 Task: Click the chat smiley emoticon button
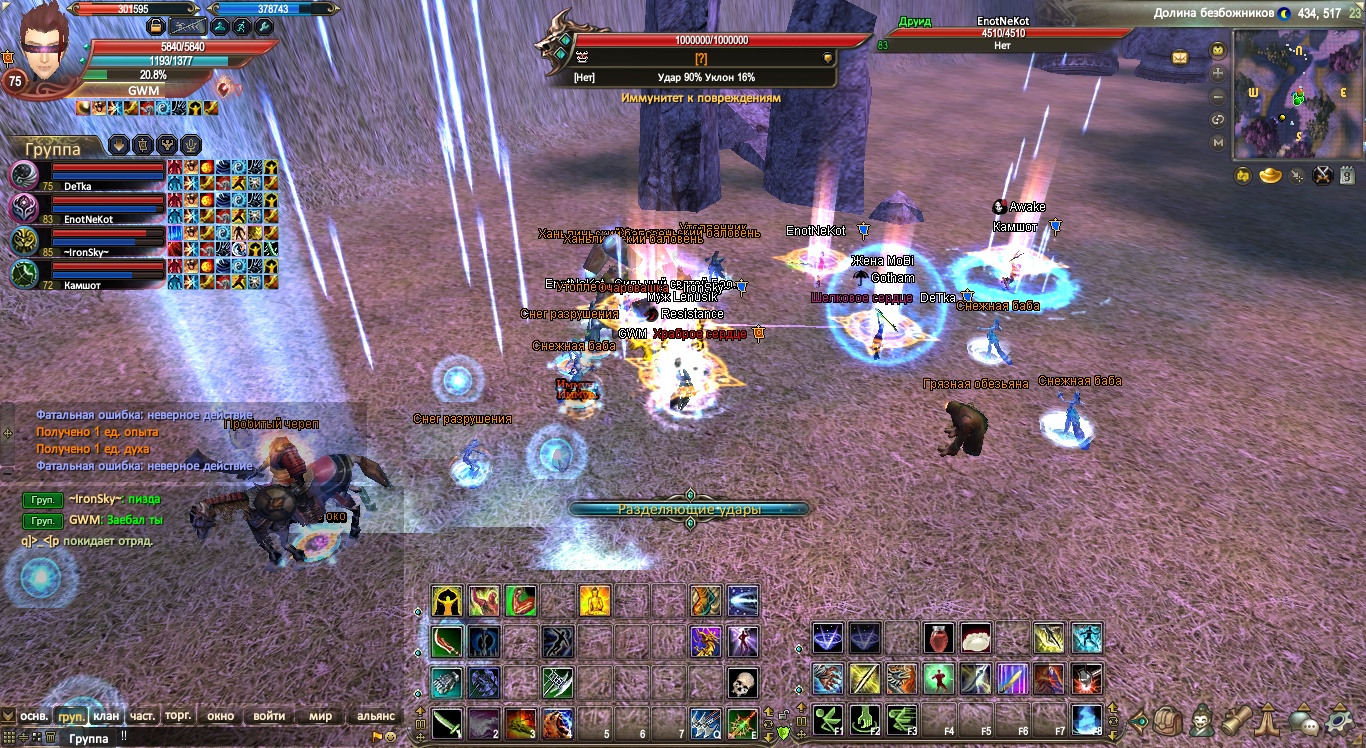point(390,737)
